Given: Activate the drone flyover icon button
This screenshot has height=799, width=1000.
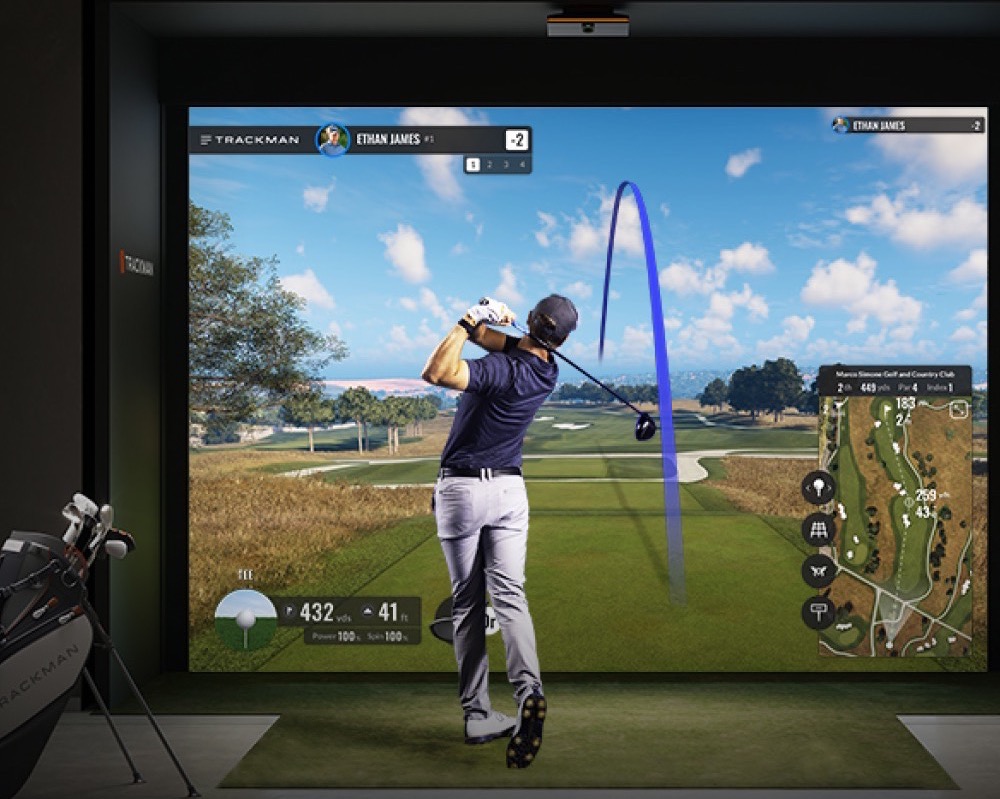Looking at the screenshot, I should pos(819,571).
